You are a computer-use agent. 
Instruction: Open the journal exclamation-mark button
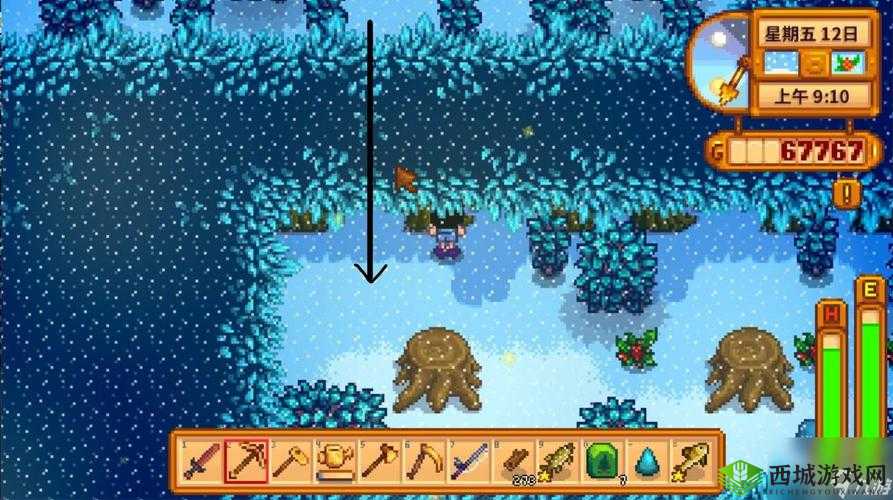(849, 192)
